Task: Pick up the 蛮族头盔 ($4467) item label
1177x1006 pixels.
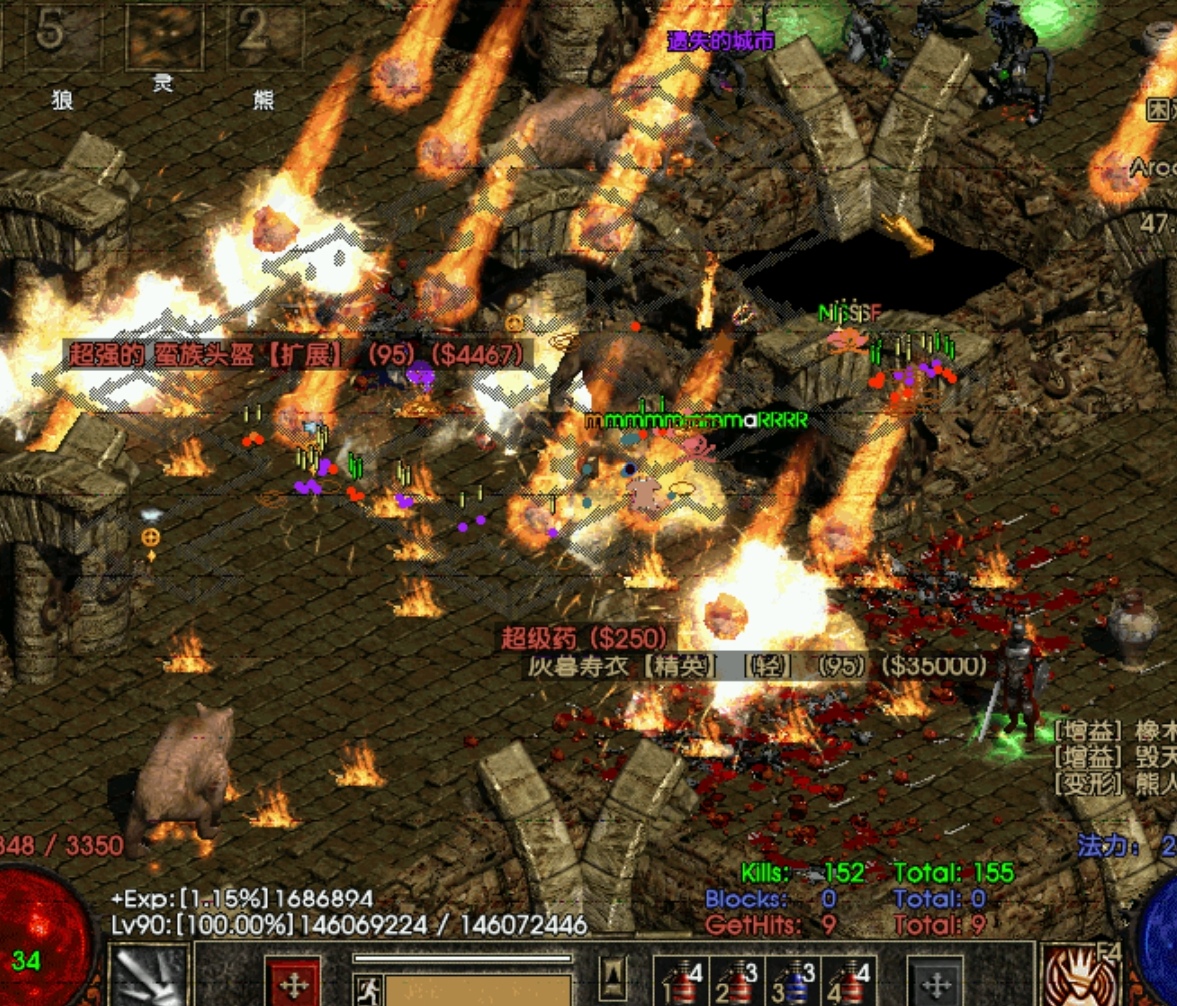Action: click(296, 353)
